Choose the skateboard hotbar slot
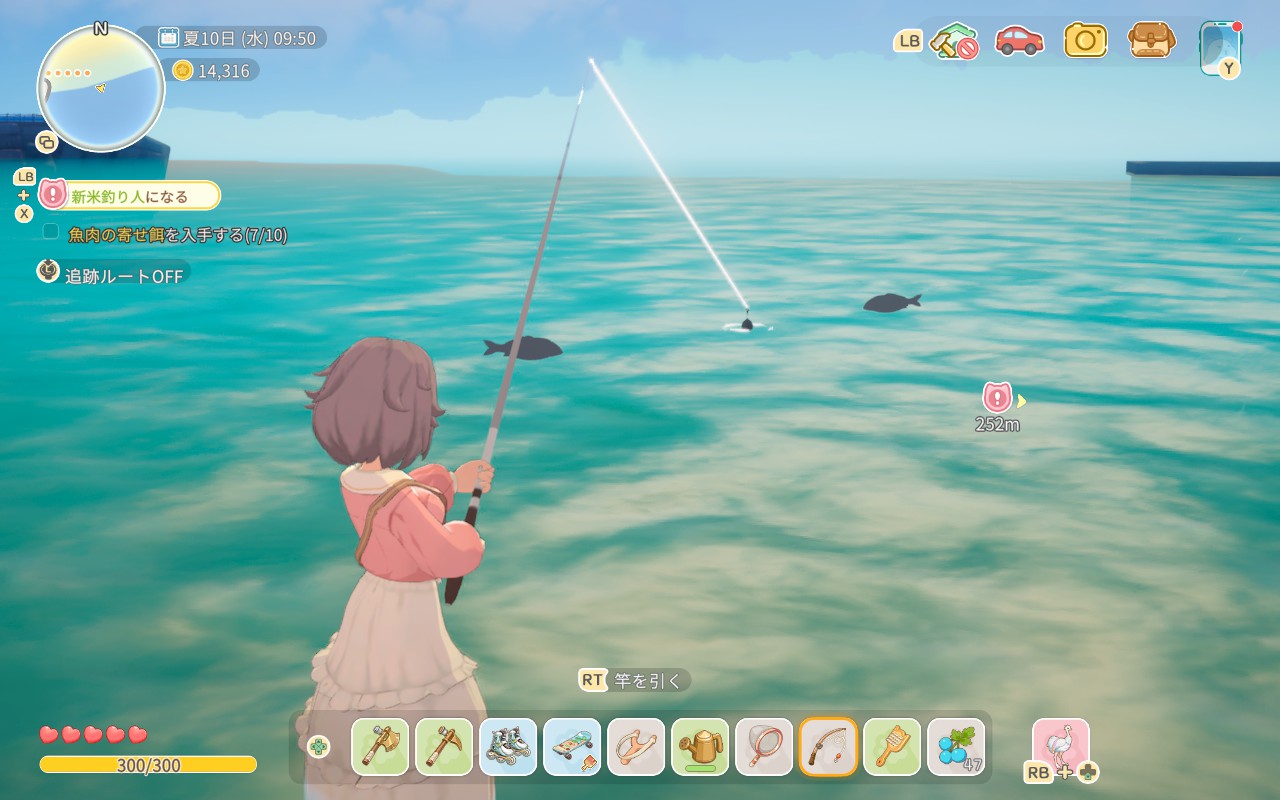The height and width of the screenshot is (800, 1280). pos(572,747)
